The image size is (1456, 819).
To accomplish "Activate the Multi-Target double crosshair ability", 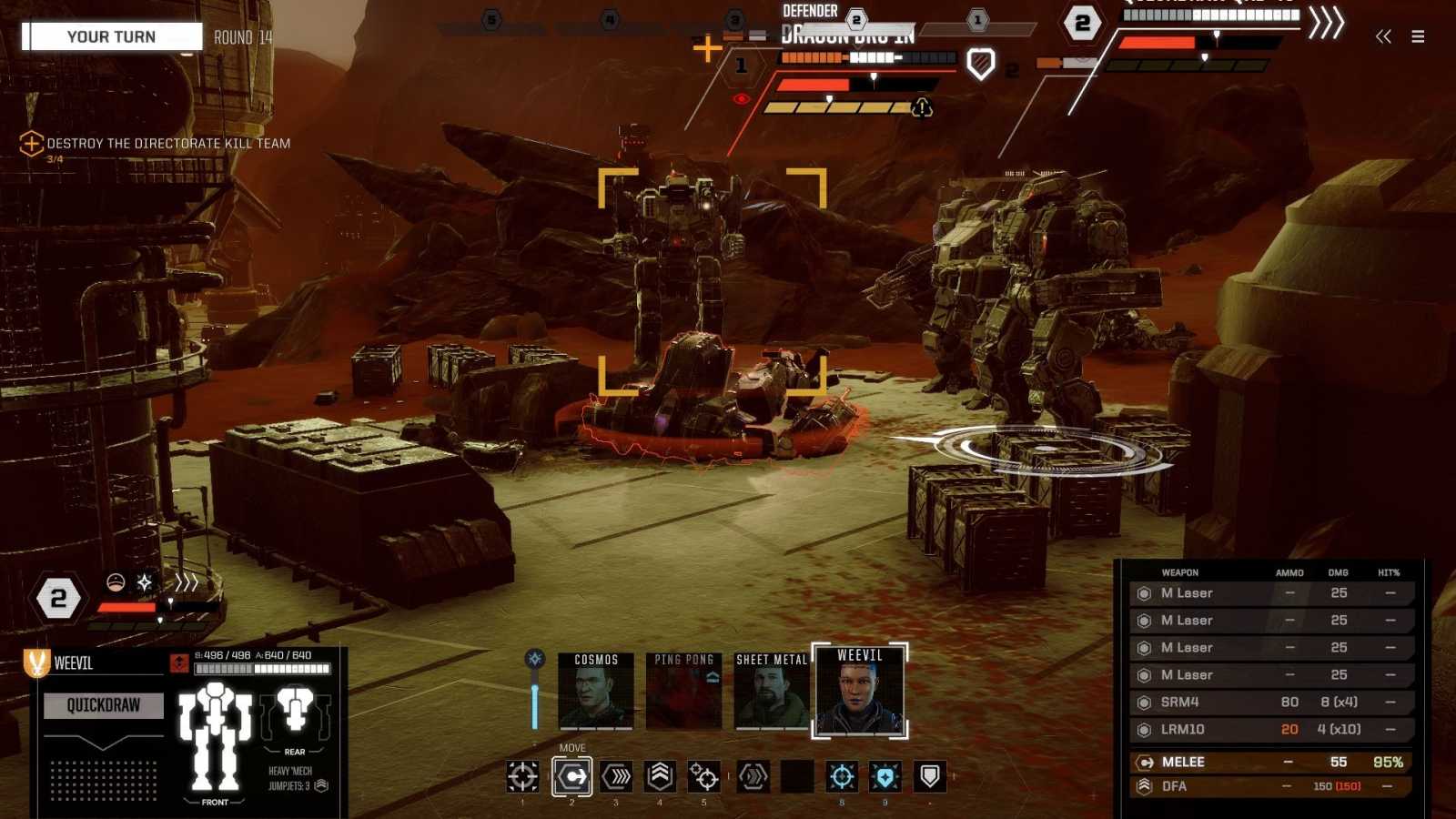I will 703,776.
